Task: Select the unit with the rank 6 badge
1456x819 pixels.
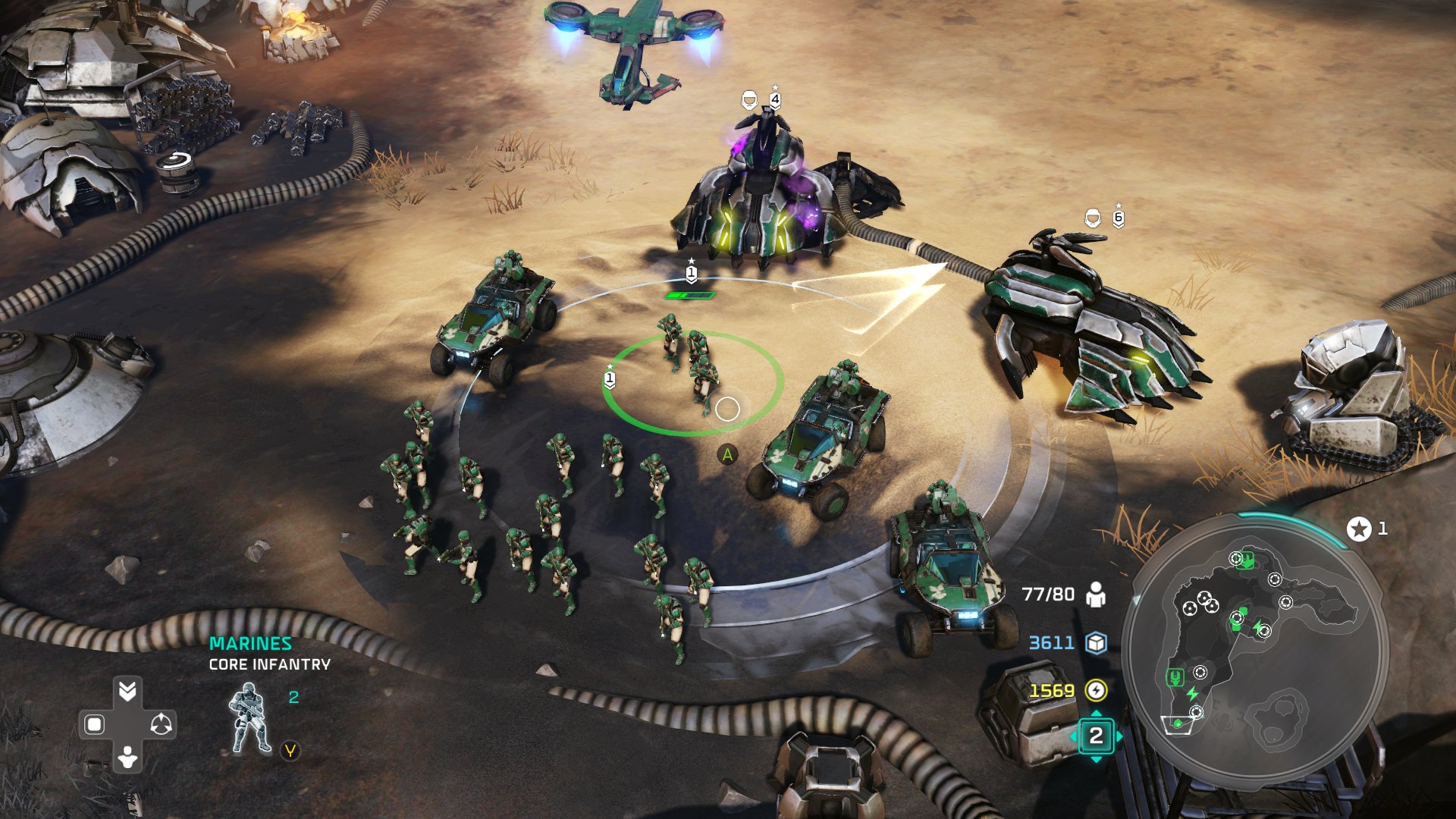Action: 1092,318
